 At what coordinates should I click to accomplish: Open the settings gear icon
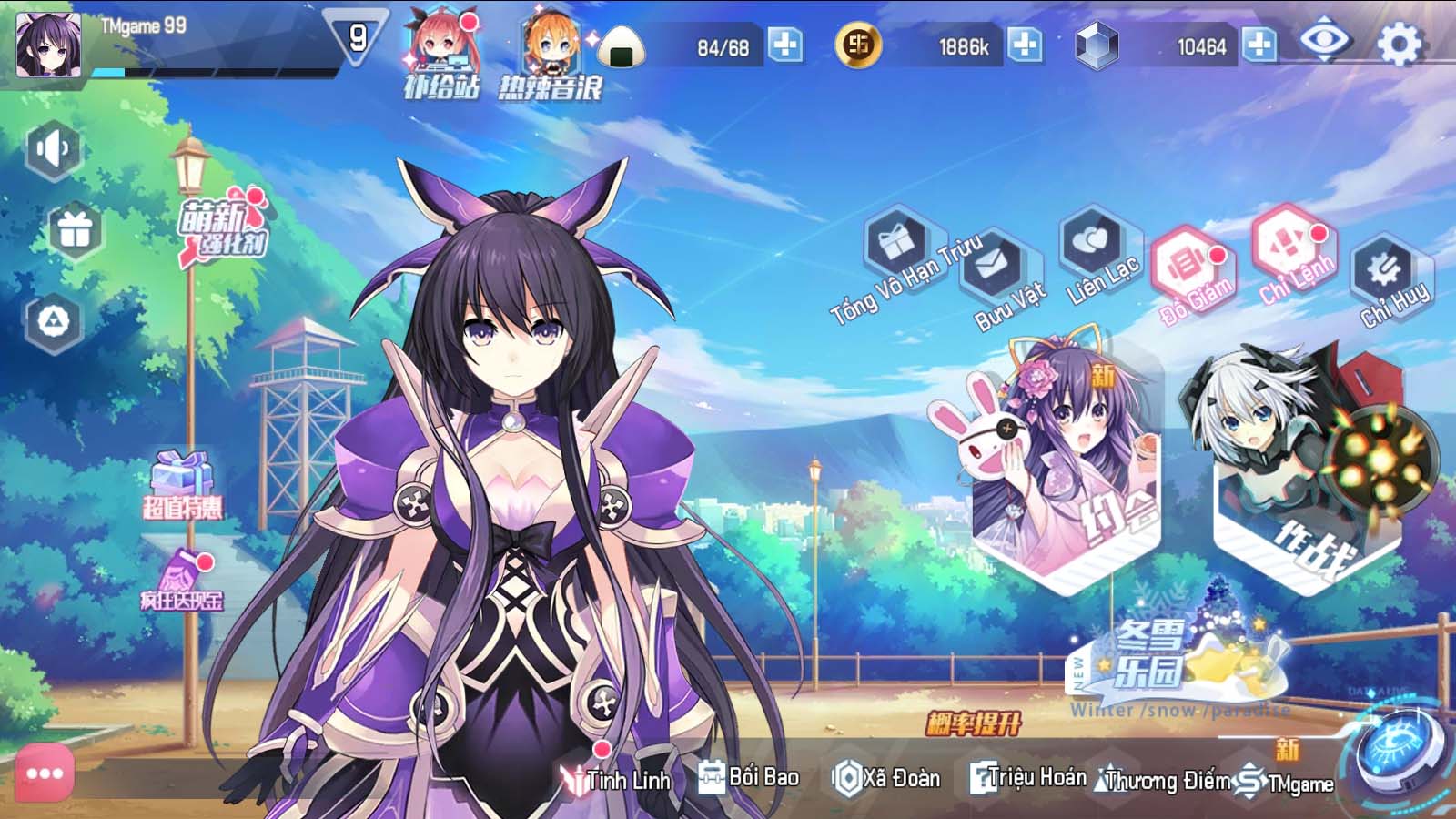point(1400,44)
